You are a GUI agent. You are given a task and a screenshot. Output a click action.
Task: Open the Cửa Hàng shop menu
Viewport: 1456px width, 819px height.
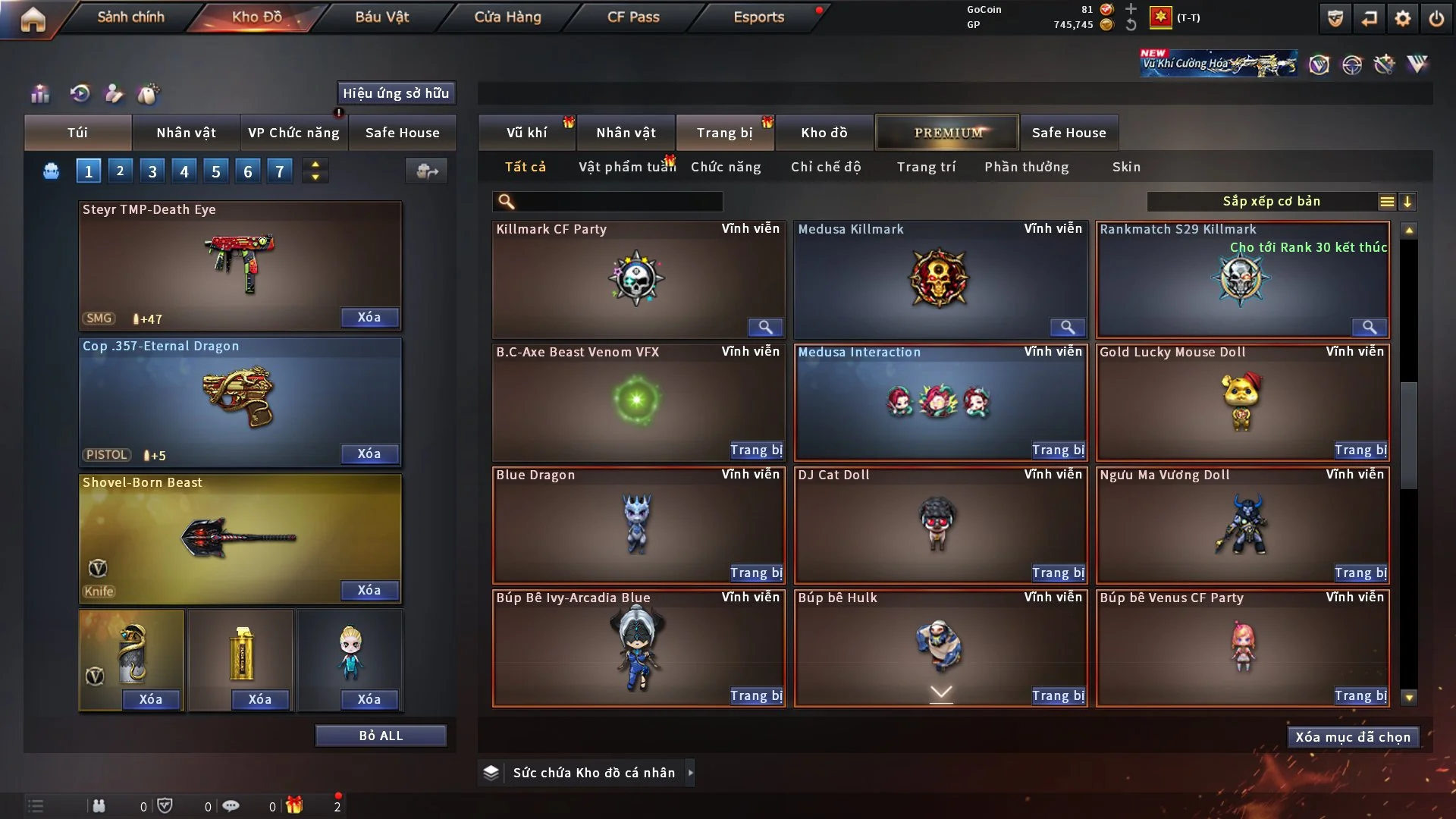click(x=507, y=17)
